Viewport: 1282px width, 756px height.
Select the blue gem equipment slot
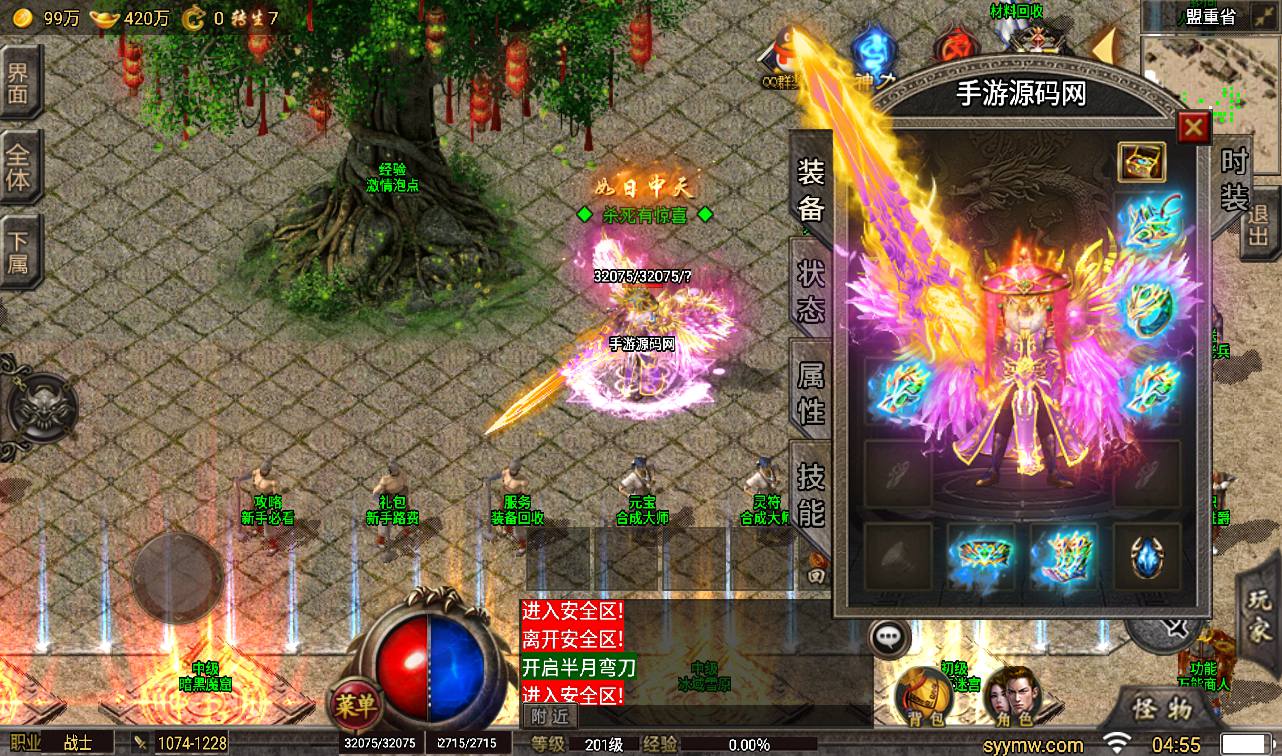(1146, 556)
